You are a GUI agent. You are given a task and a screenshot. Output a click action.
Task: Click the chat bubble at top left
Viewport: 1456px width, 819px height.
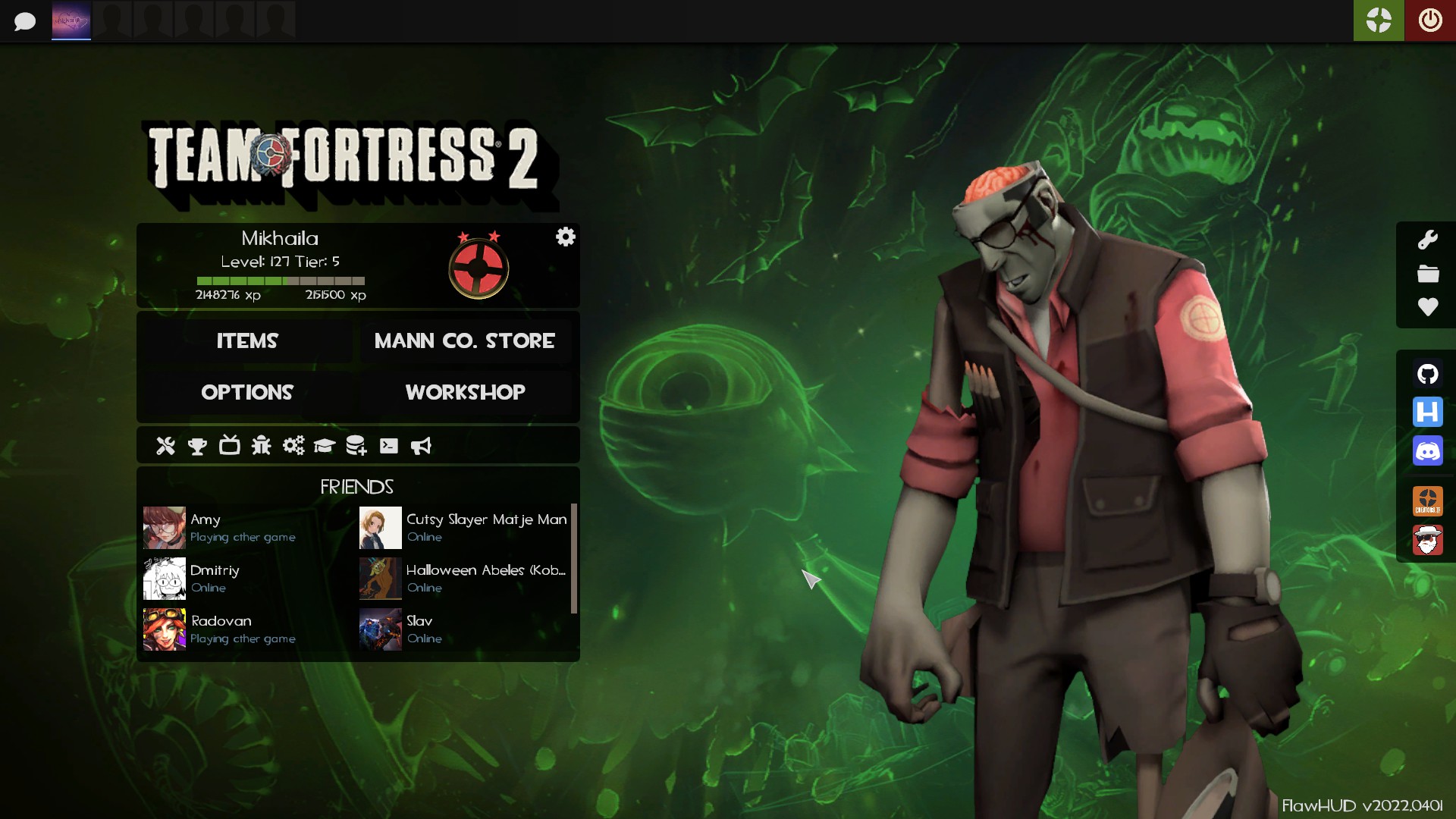tap(25, 20)
